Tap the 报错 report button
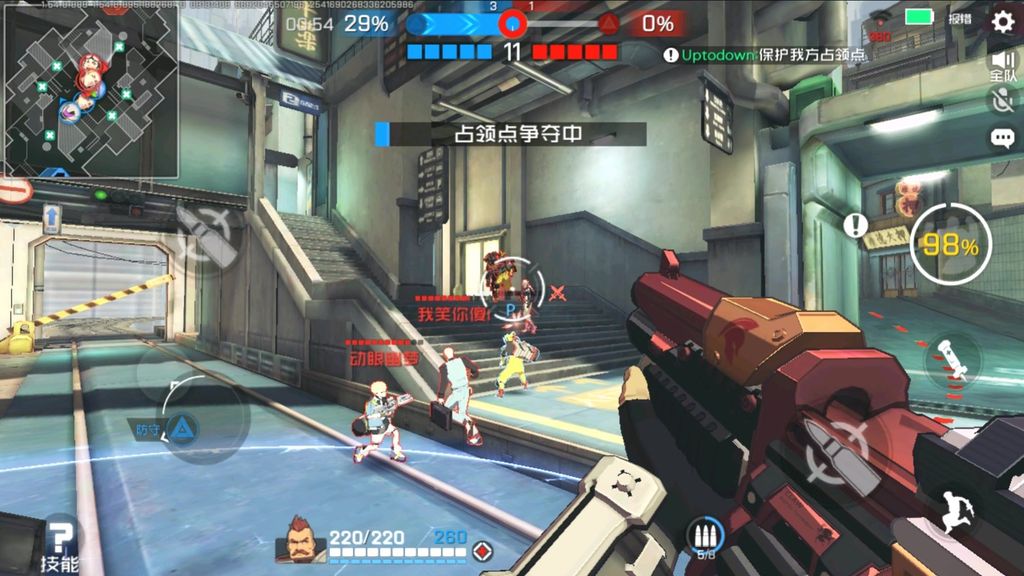Image resolution: width=1024 pixels, height=576 pixels. click(x=960, y=18)
